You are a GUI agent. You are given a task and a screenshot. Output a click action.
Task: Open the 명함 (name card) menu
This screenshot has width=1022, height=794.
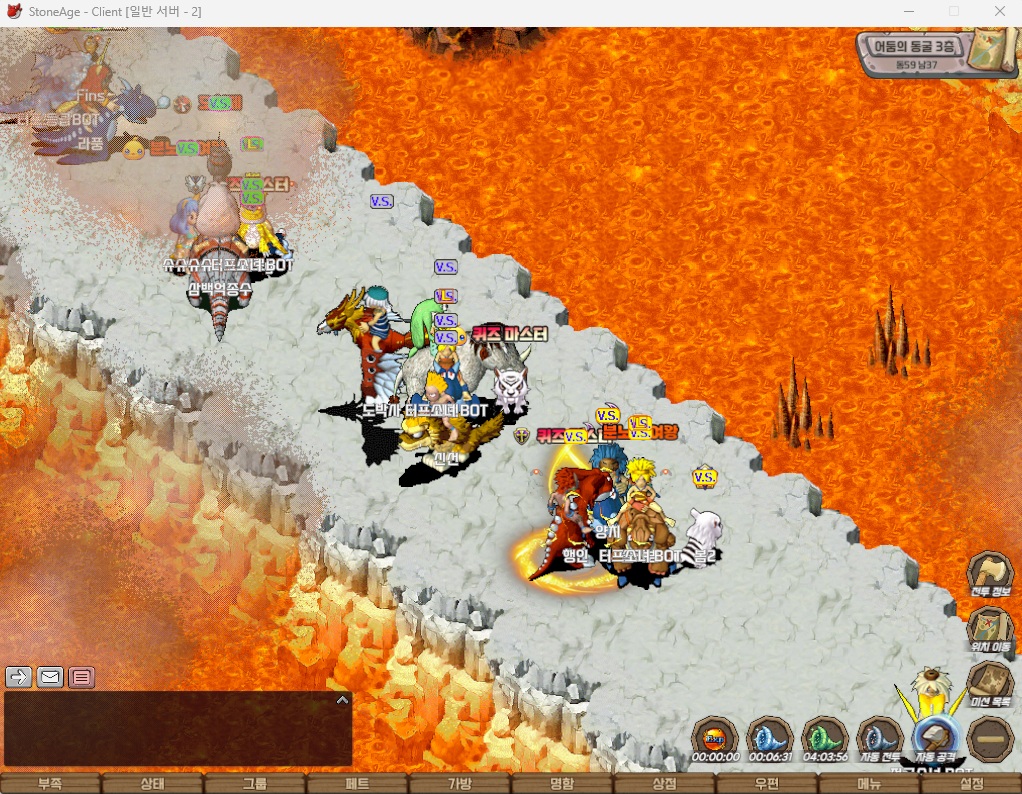(x=562, y=784)
